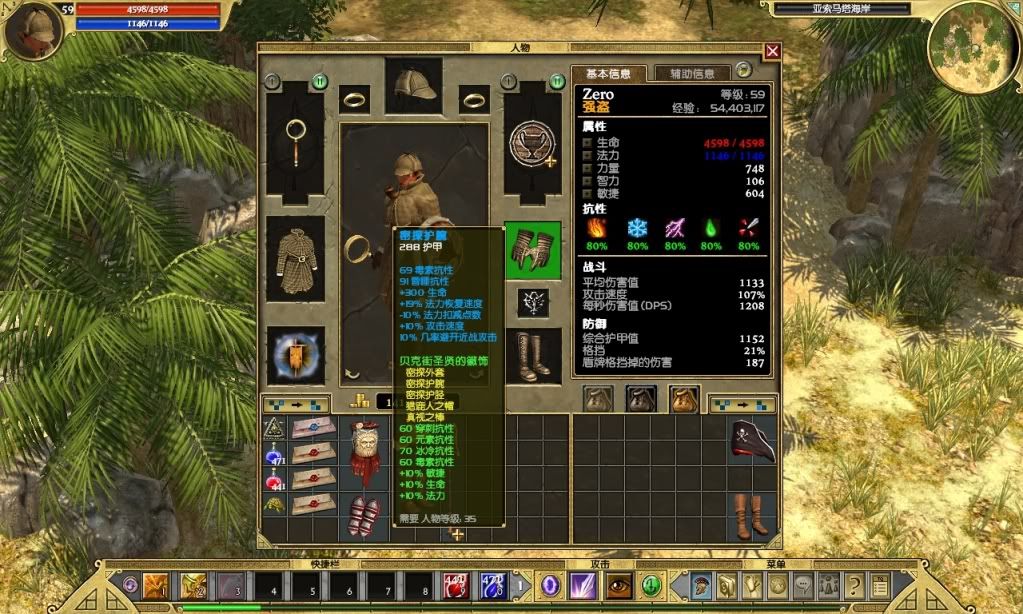Select the equipped gloves slot
Viewport: 1023px width, 614px height.
click(532, 250)
